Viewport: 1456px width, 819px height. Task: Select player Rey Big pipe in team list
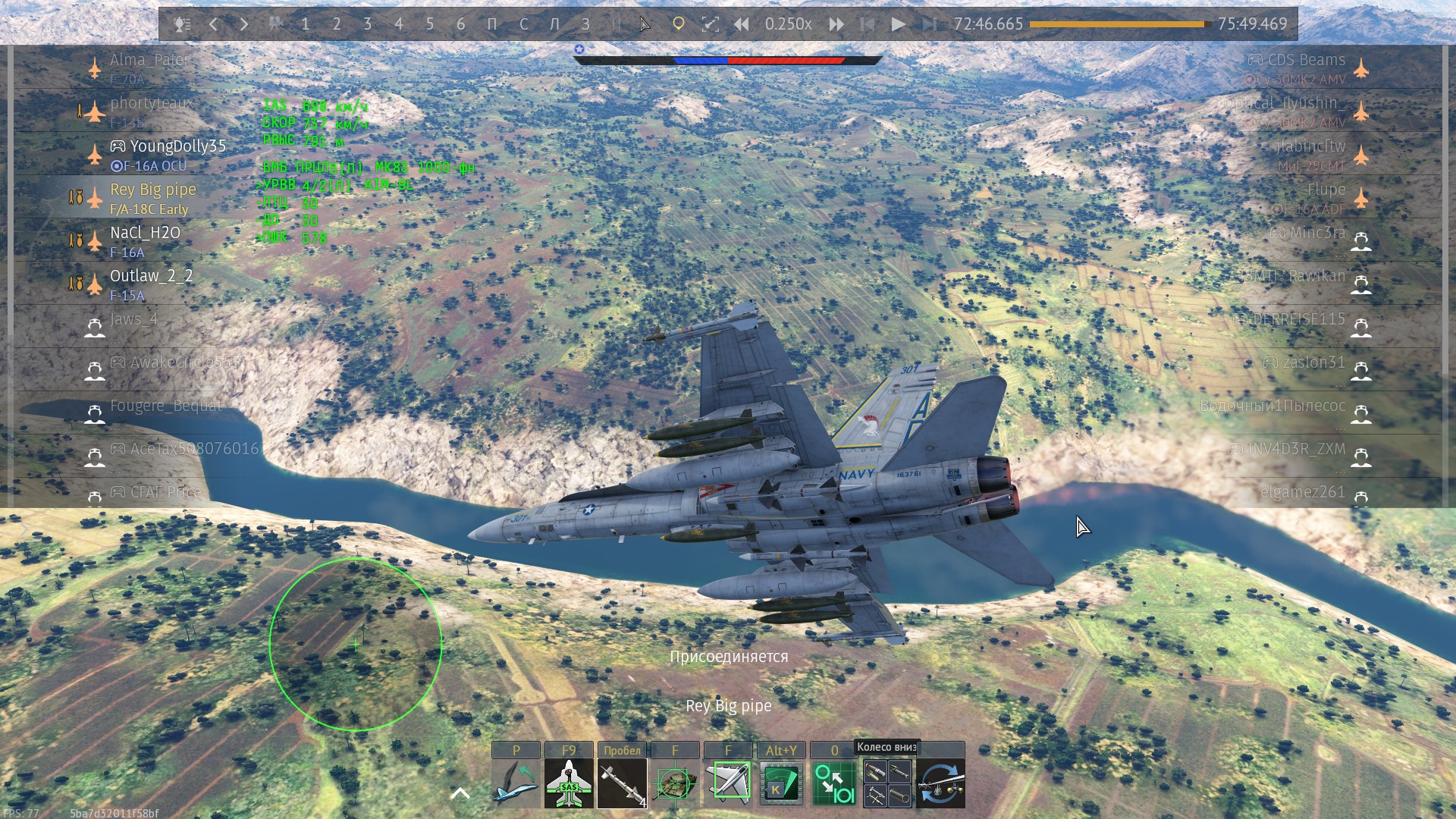click(153, 190)
